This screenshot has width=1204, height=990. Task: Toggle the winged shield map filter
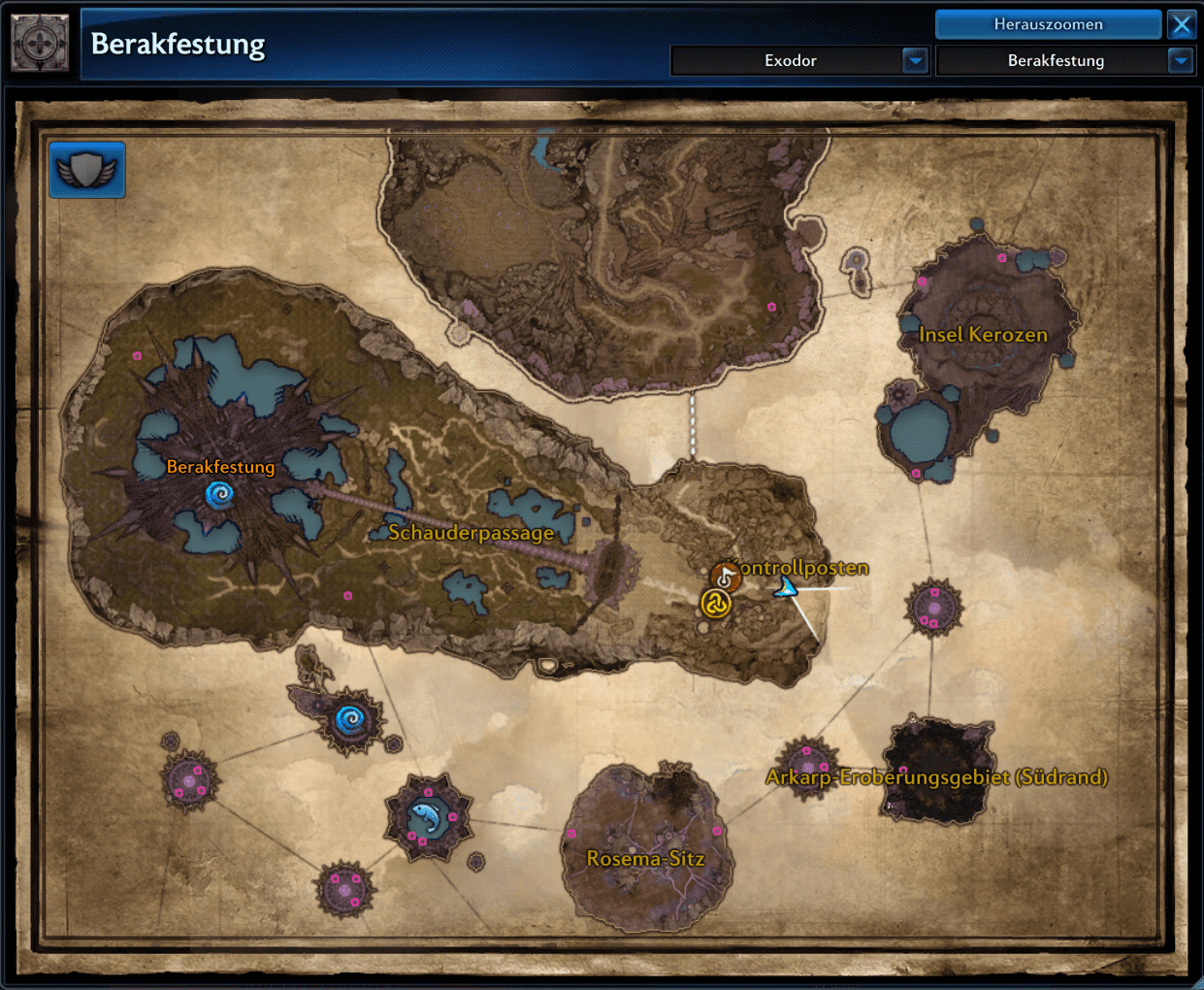(87, 170)
